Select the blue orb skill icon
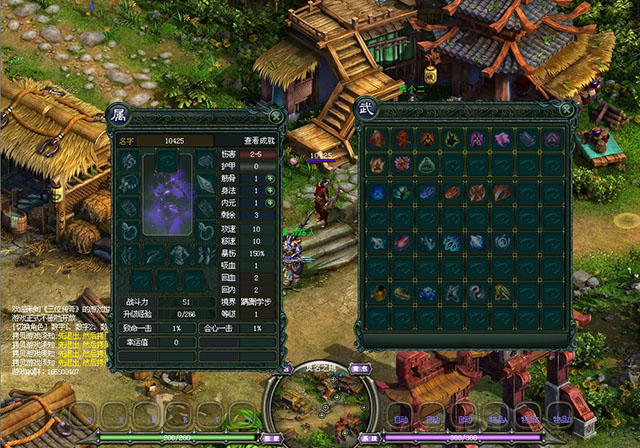 [x=377, y=192]
